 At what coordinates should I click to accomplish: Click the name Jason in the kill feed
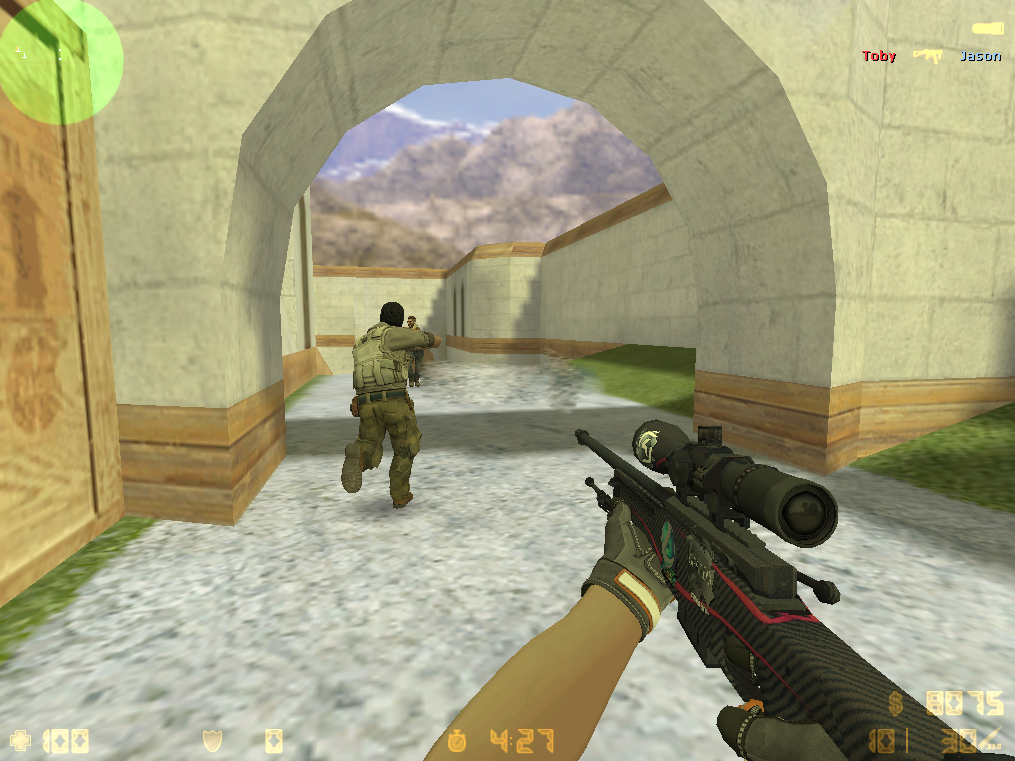pos(979,56)
